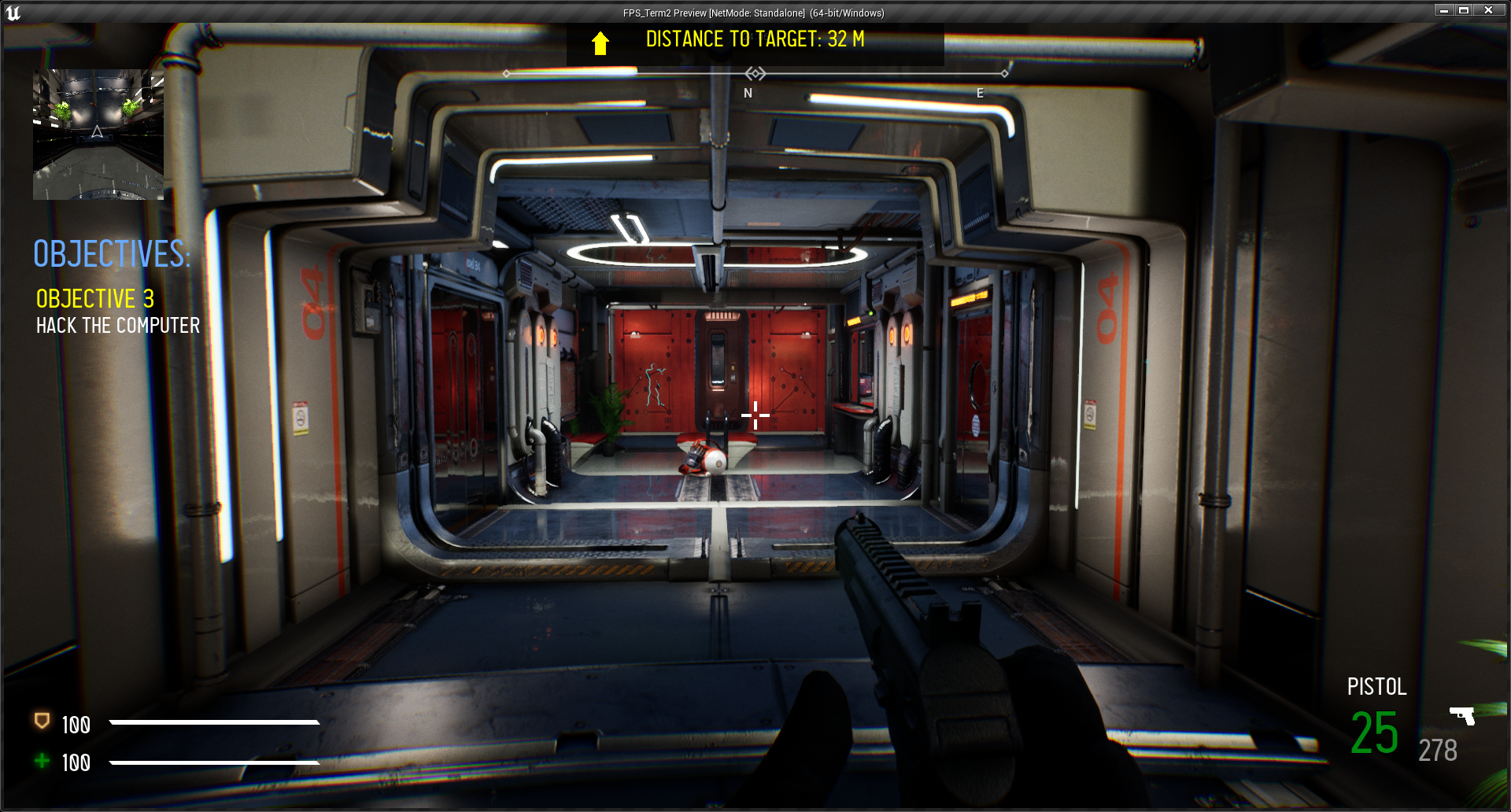Minimize the preview window
The width and height of the screenshot is (1511, 812).
click(1444, 10)
